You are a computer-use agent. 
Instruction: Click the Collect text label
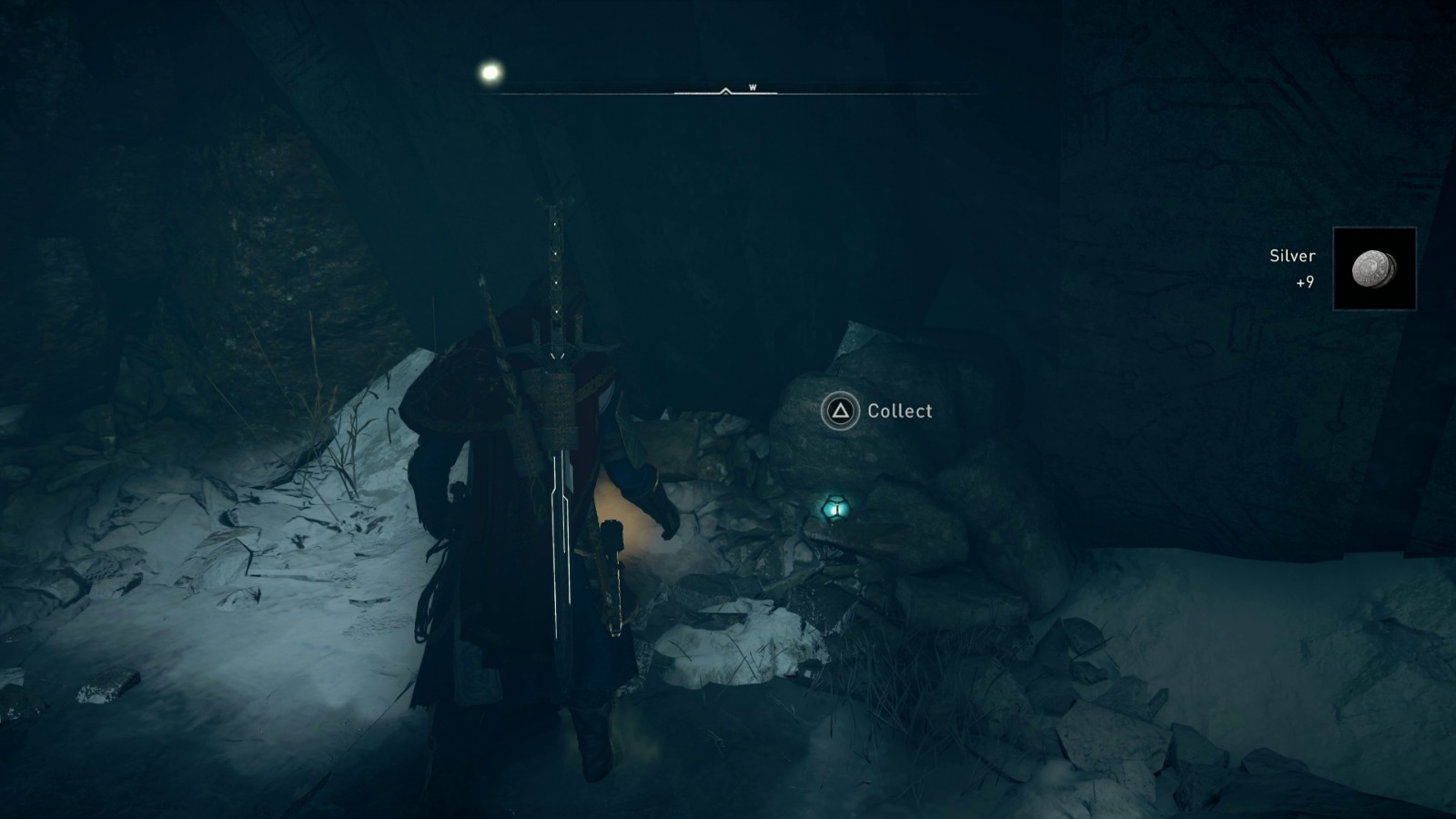899,411
